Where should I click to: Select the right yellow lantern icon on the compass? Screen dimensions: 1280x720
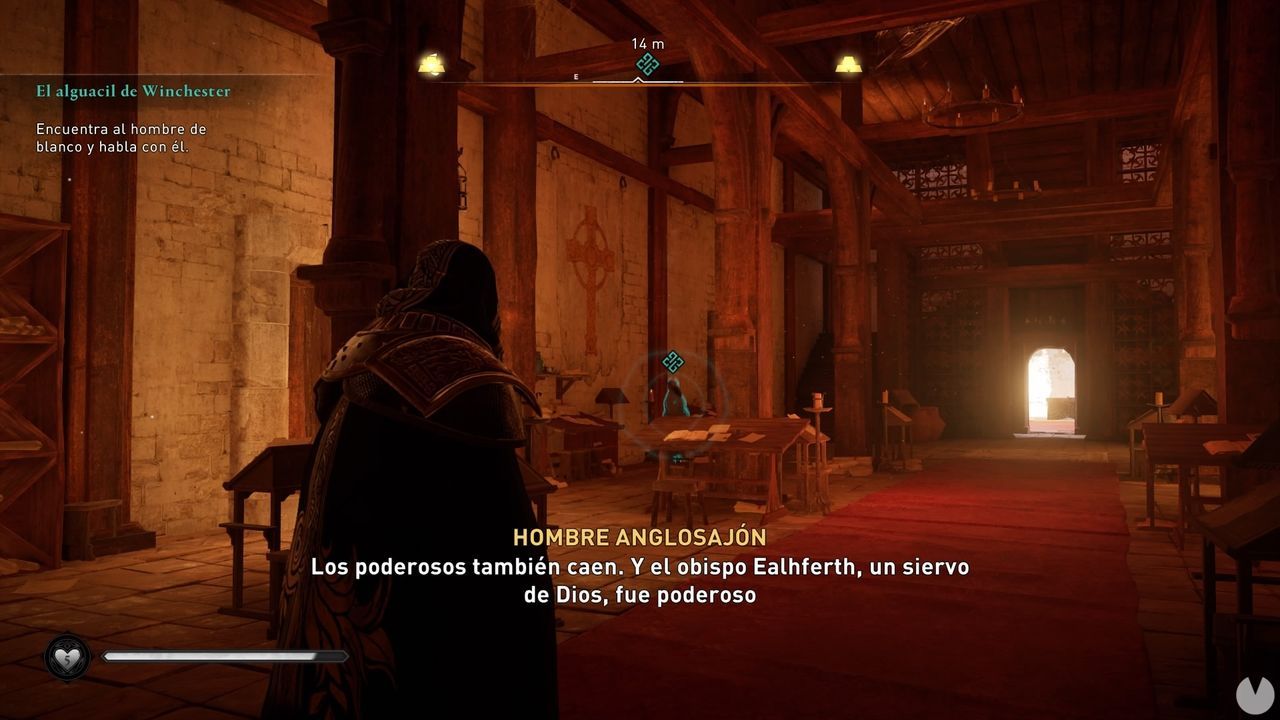(847, 62)
